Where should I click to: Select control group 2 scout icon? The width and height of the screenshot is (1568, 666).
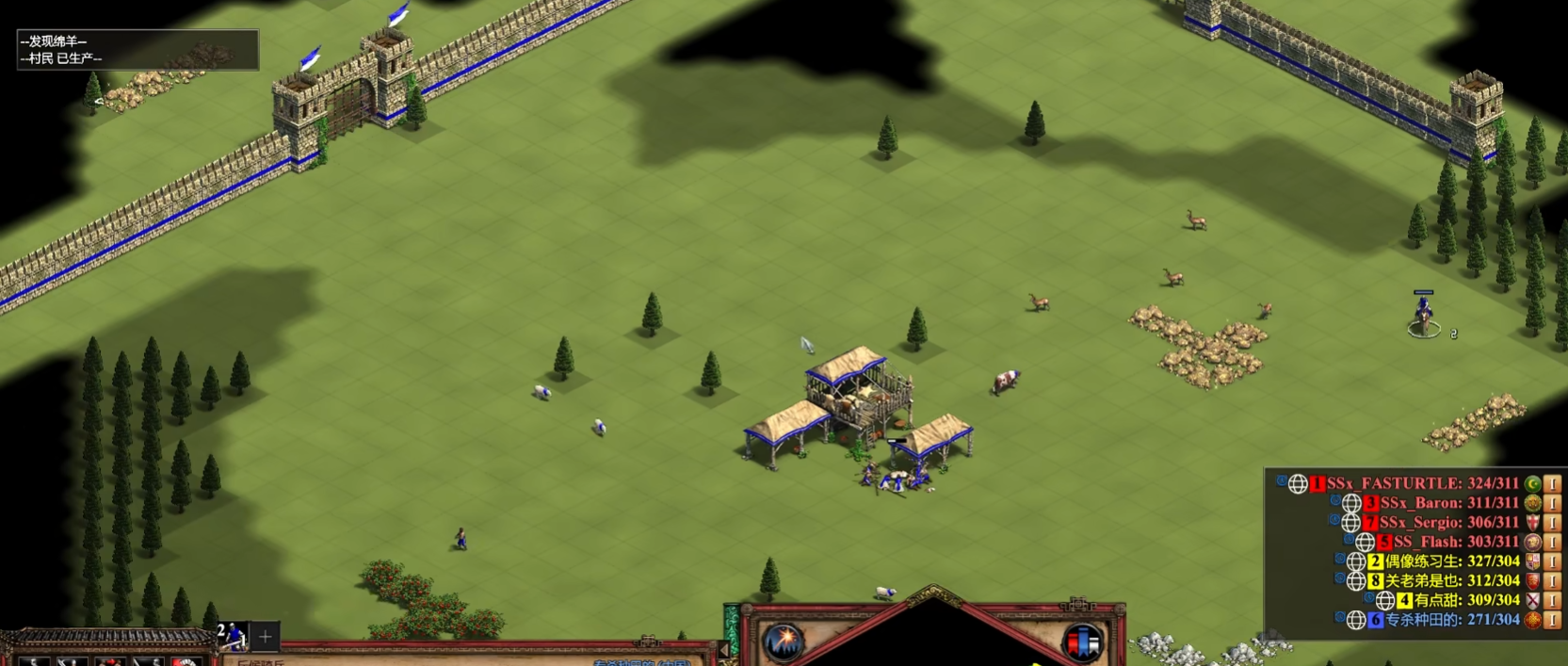(232, 636)
